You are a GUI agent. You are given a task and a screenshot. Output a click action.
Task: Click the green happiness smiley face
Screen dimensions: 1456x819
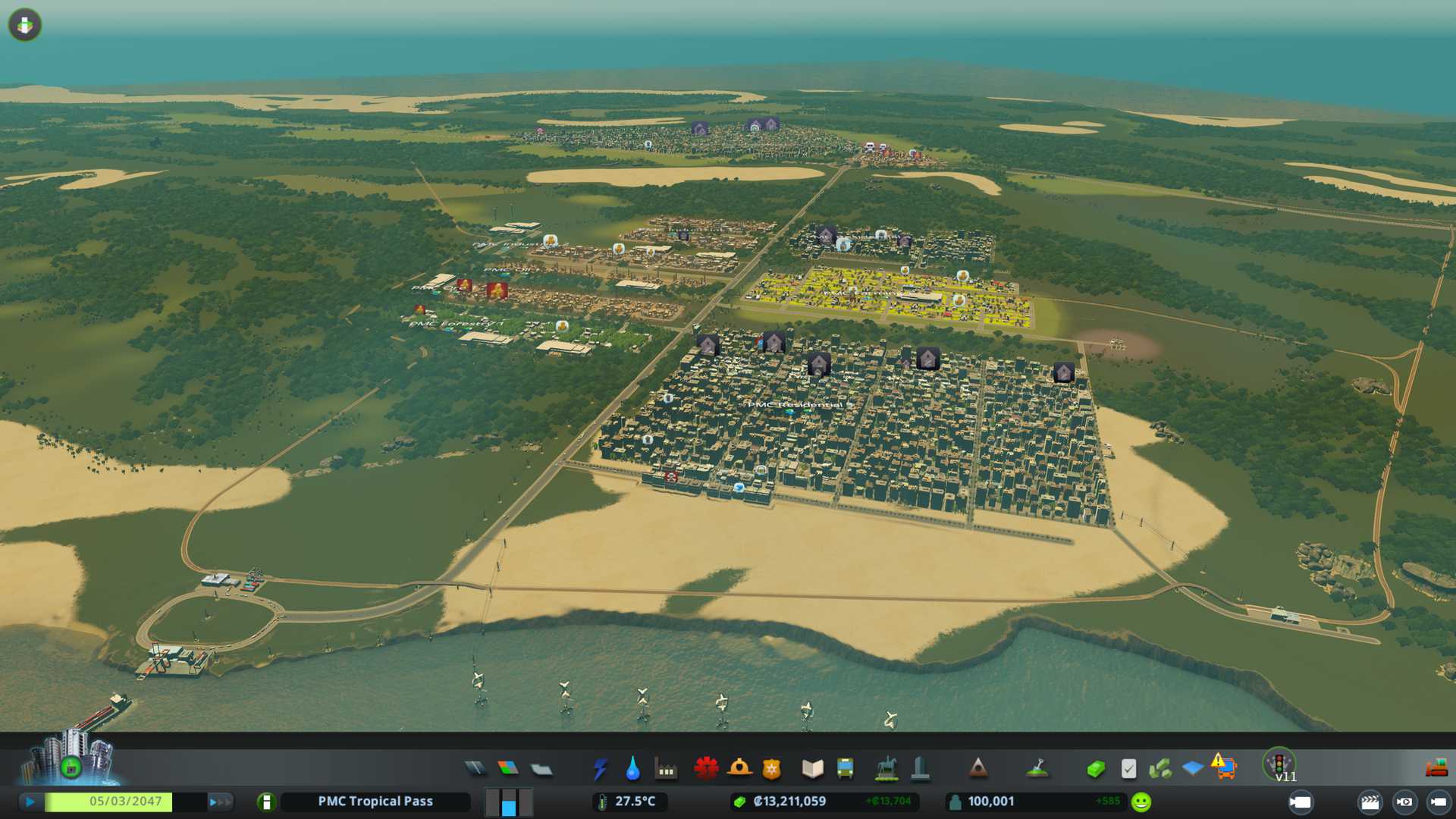(1141, 802)
